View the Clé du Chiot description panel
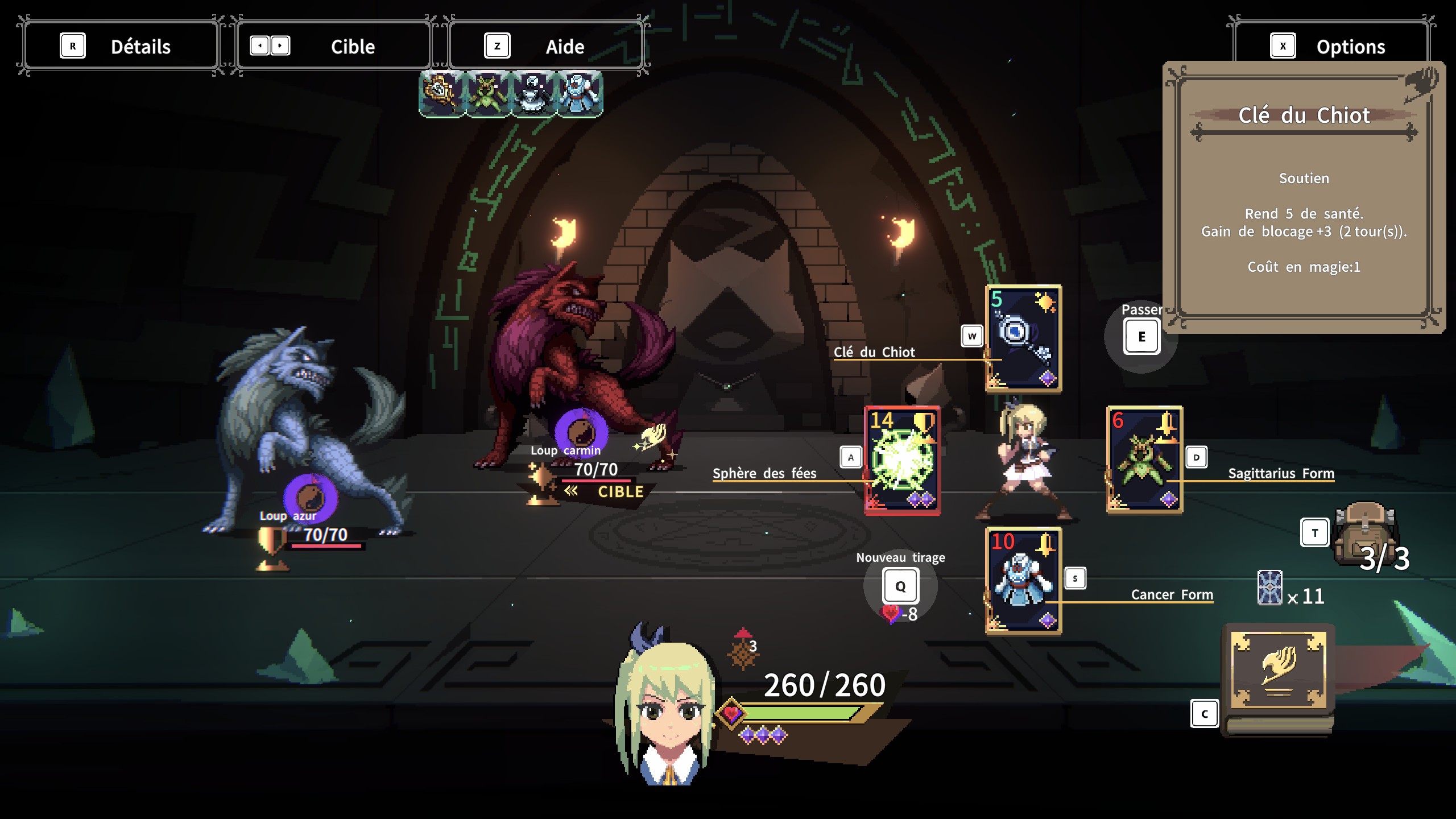1456x819 pixels. tap(1302, 193)
